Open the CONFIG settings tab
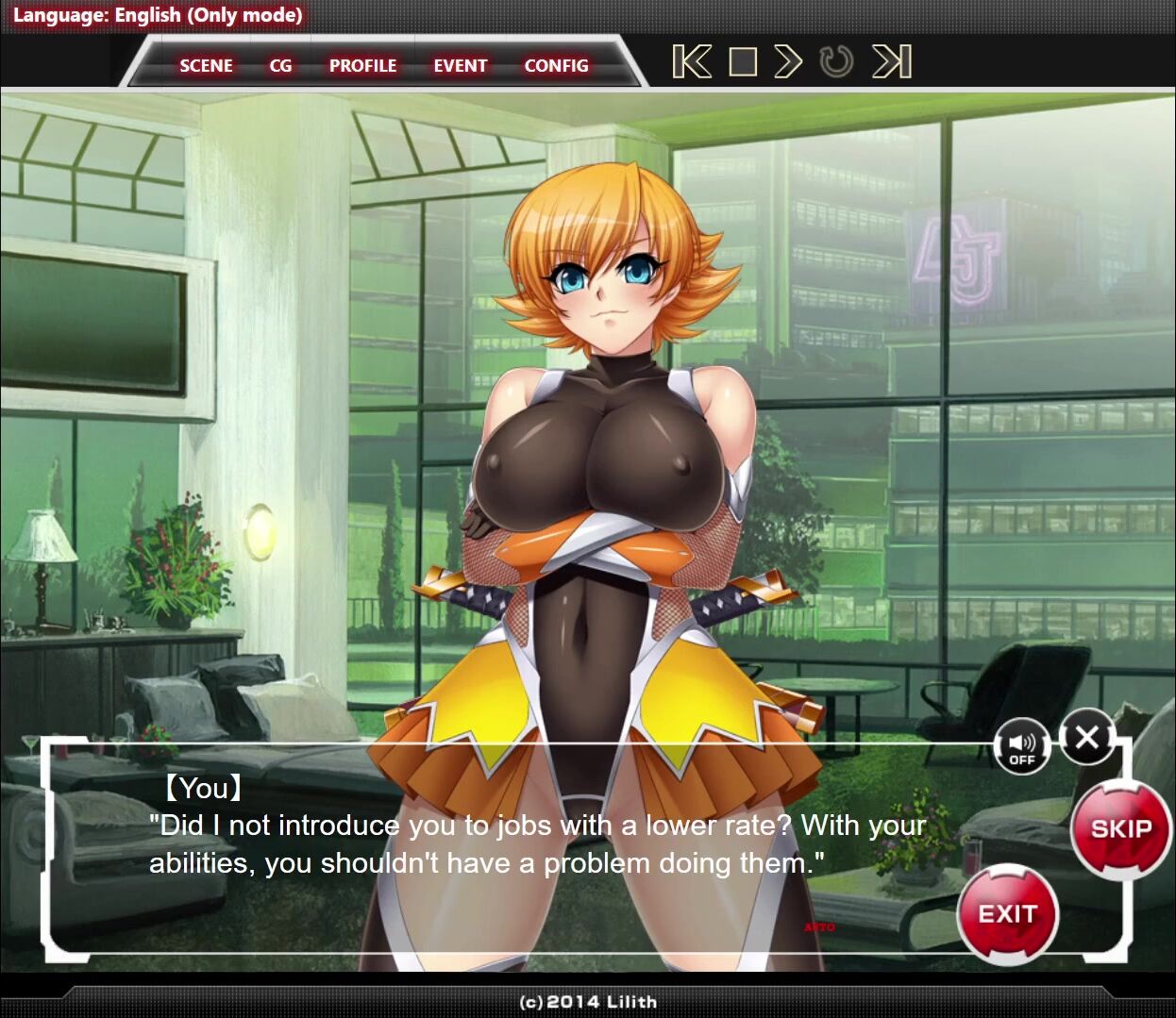 pyautogui.click(x=556, y=65)
